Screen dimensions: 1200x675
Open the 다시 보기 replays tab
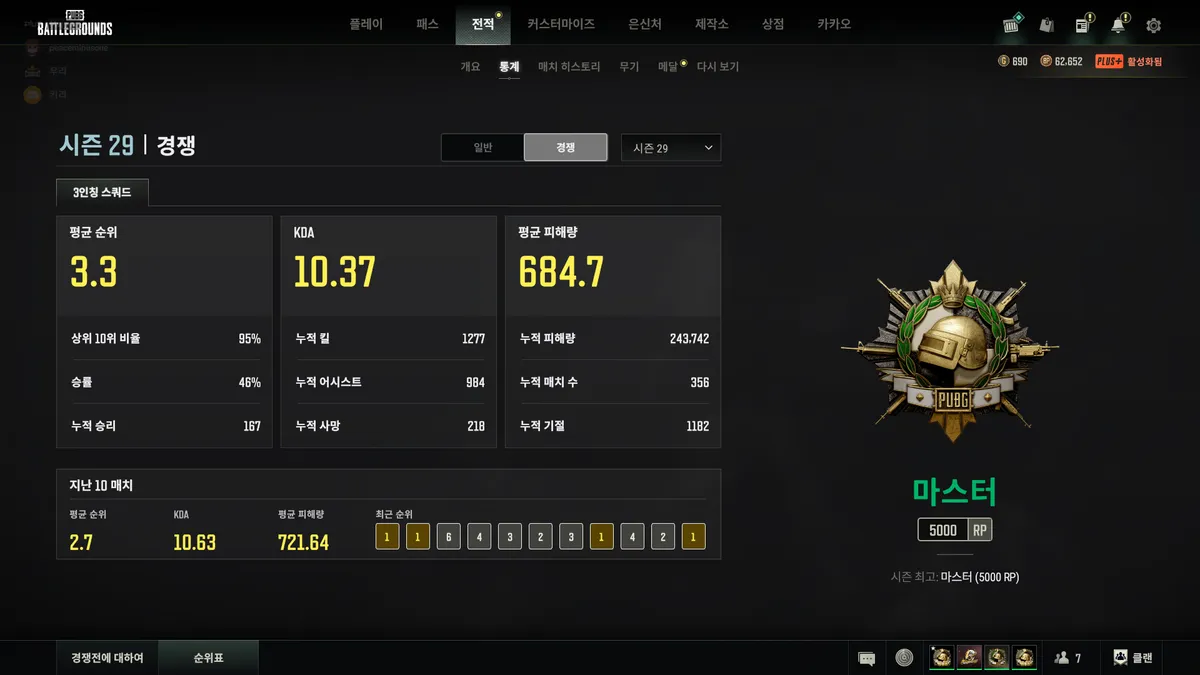click(x=718, y=67)
